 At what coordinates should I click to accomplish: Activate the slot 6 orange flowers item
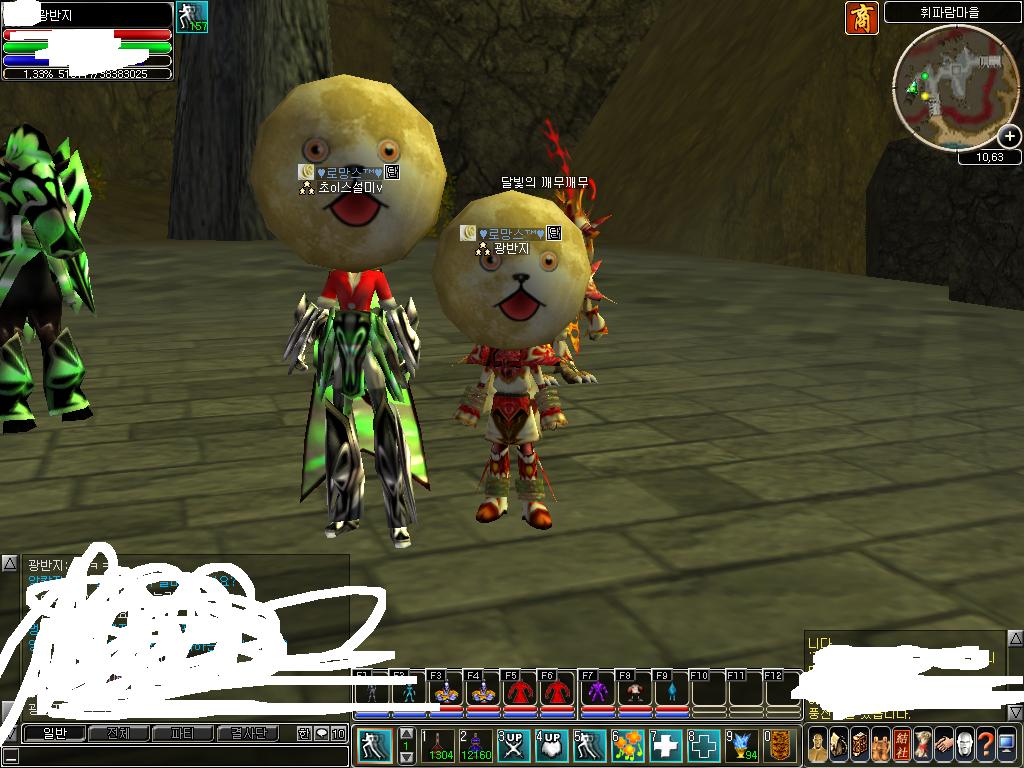(628, 746)
